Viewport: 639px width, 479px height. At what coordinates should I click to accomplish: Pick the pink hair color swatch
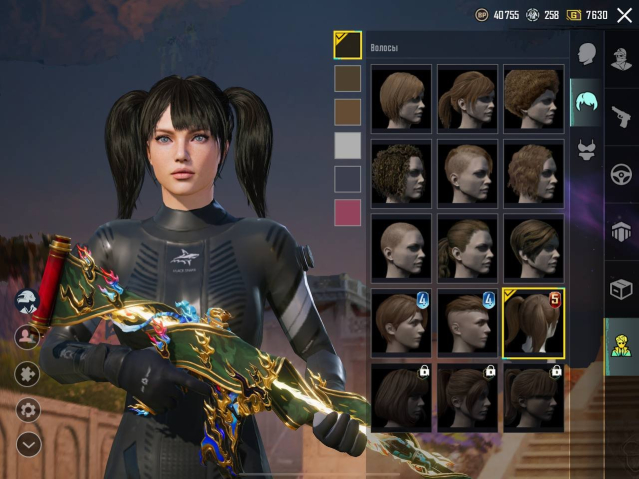[347, 212]
